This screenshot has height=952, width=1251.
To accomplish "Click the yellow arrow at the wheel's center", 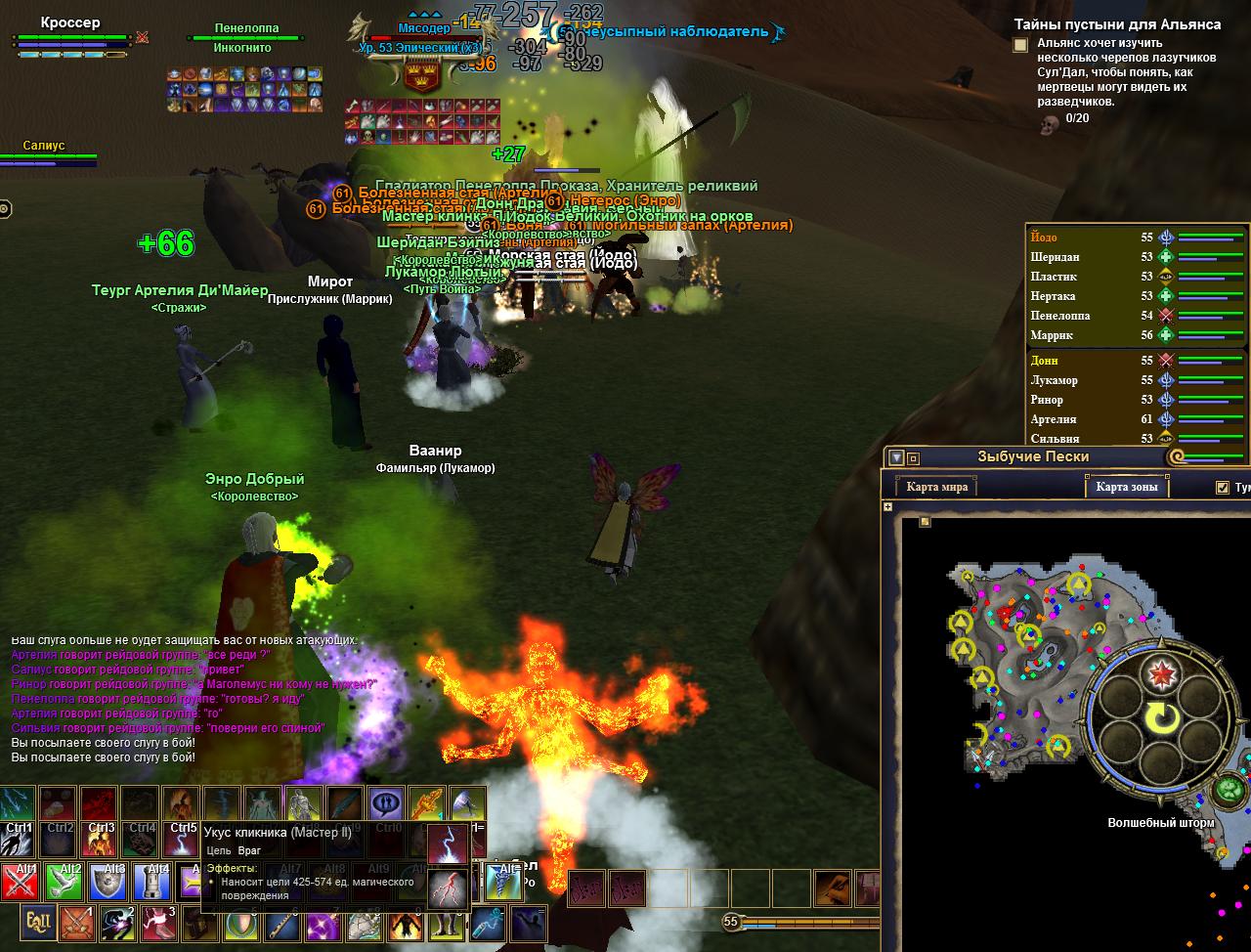I will click(1163, 720).
